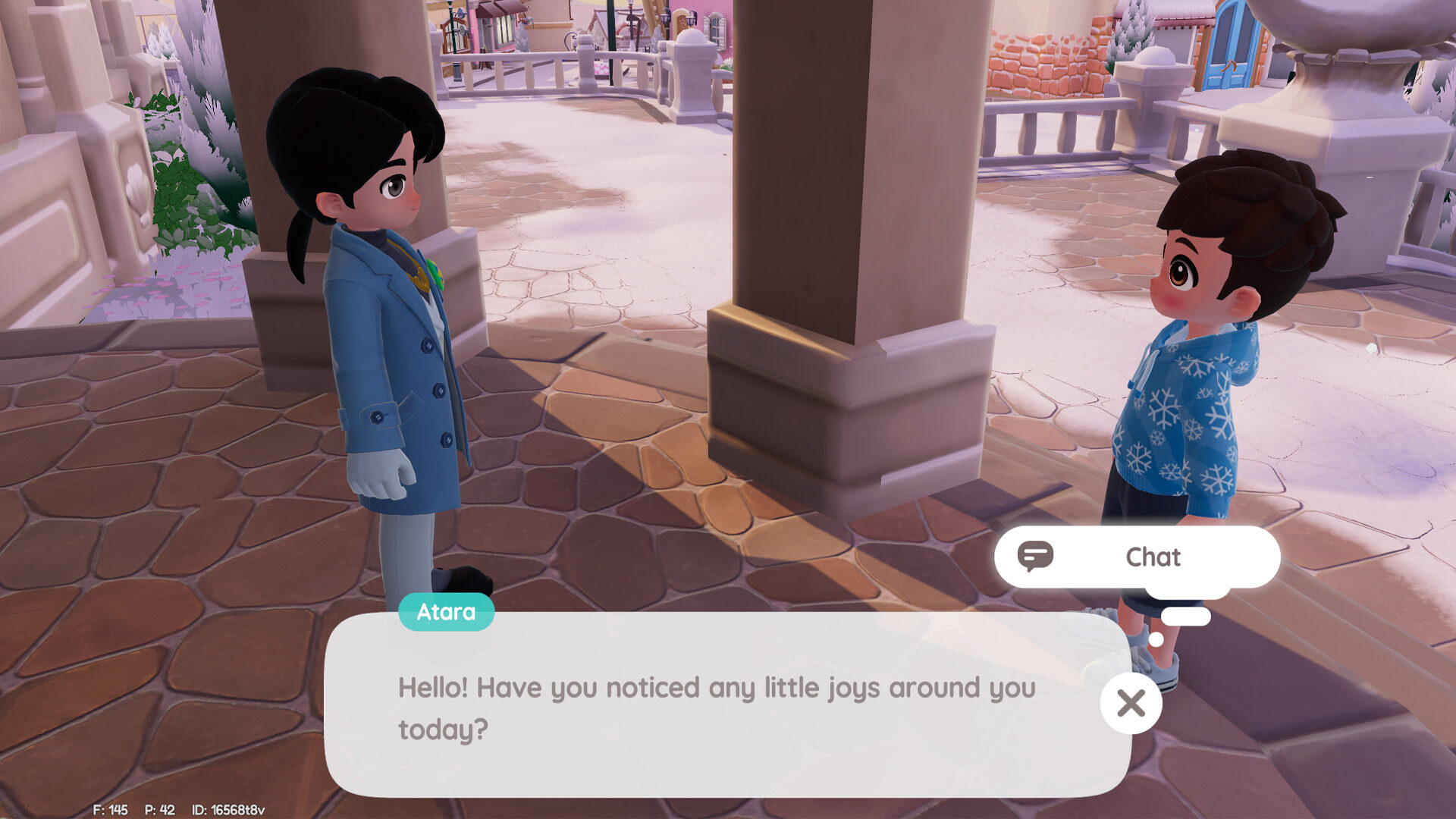Viewport: 1456px width, 819px height.
Task: Click the Atara name tag above the dialogue
Action: point(446,612)
